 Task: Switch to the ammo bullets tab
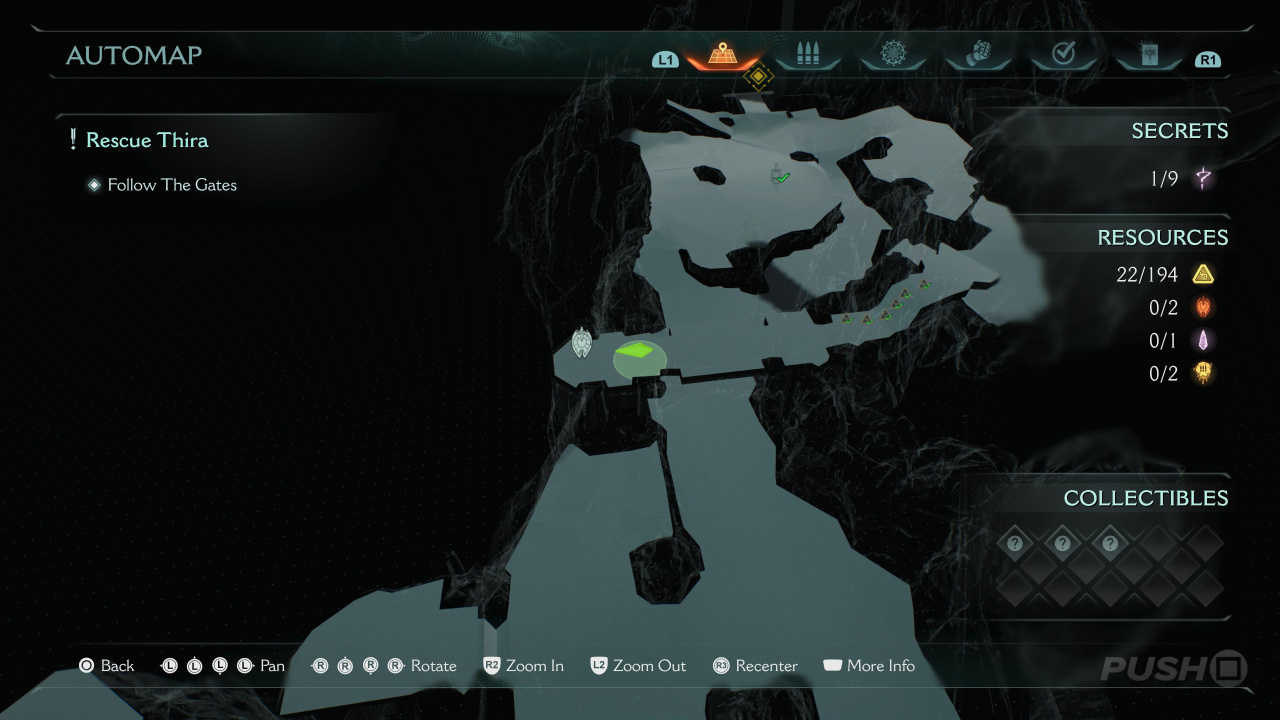807,55
